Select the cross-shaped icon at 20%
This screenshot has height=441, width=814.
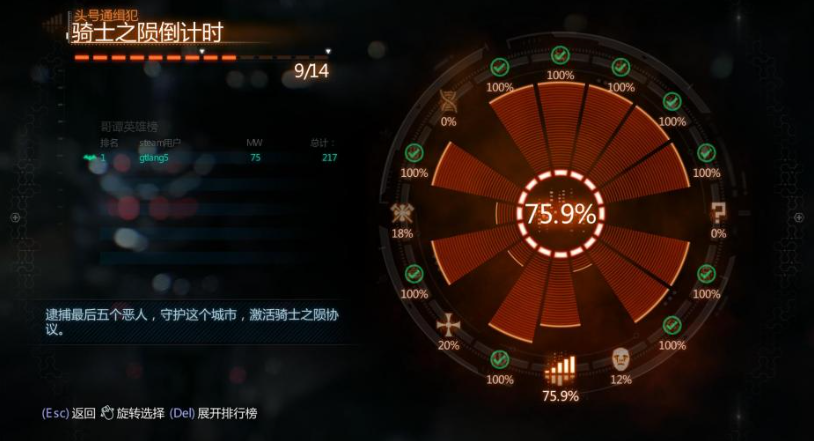tap(448, 324)
